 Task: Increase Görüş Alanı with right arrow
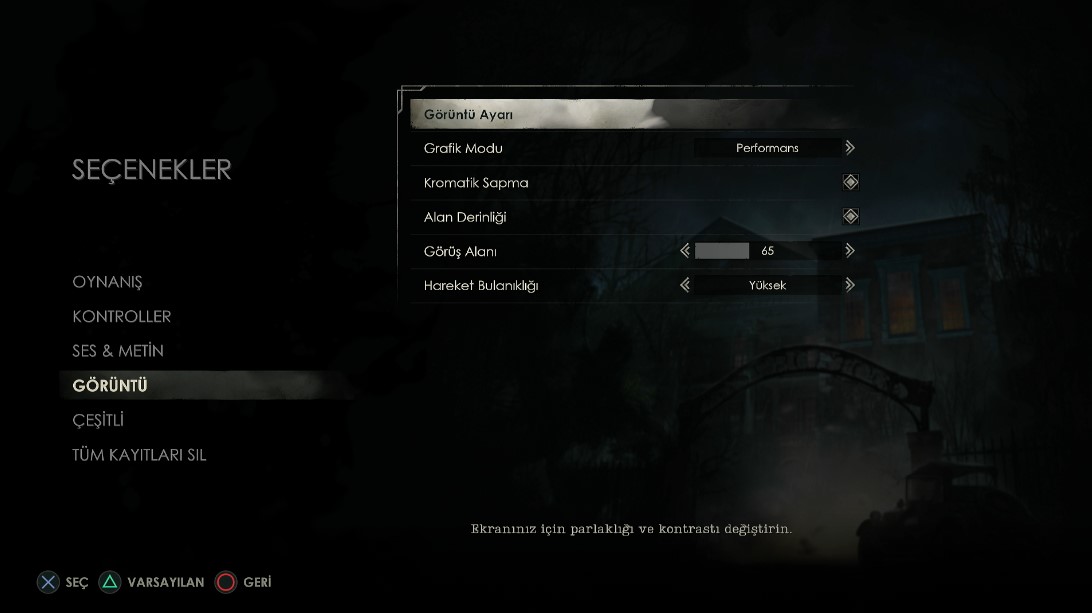click(x=850, y=251)
